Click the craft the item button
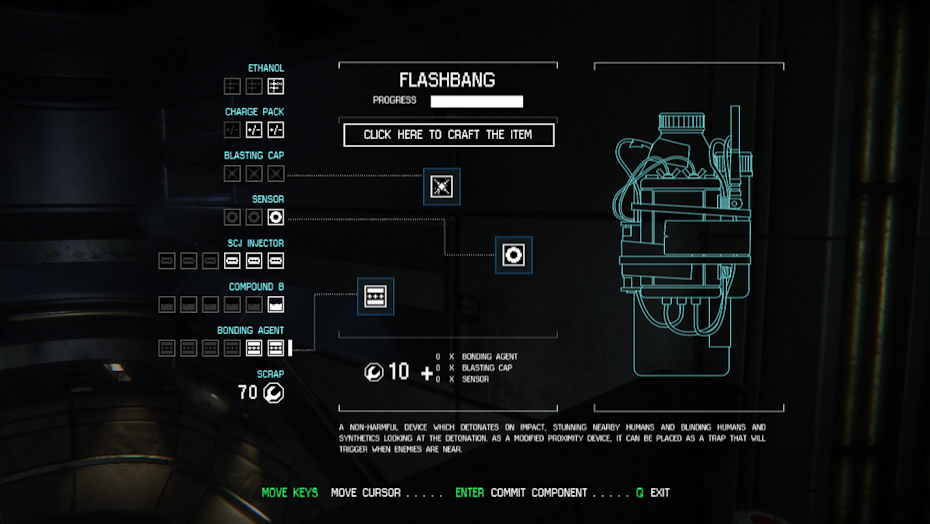The width and height of the screenshot is (930, 524). (448, 135)
